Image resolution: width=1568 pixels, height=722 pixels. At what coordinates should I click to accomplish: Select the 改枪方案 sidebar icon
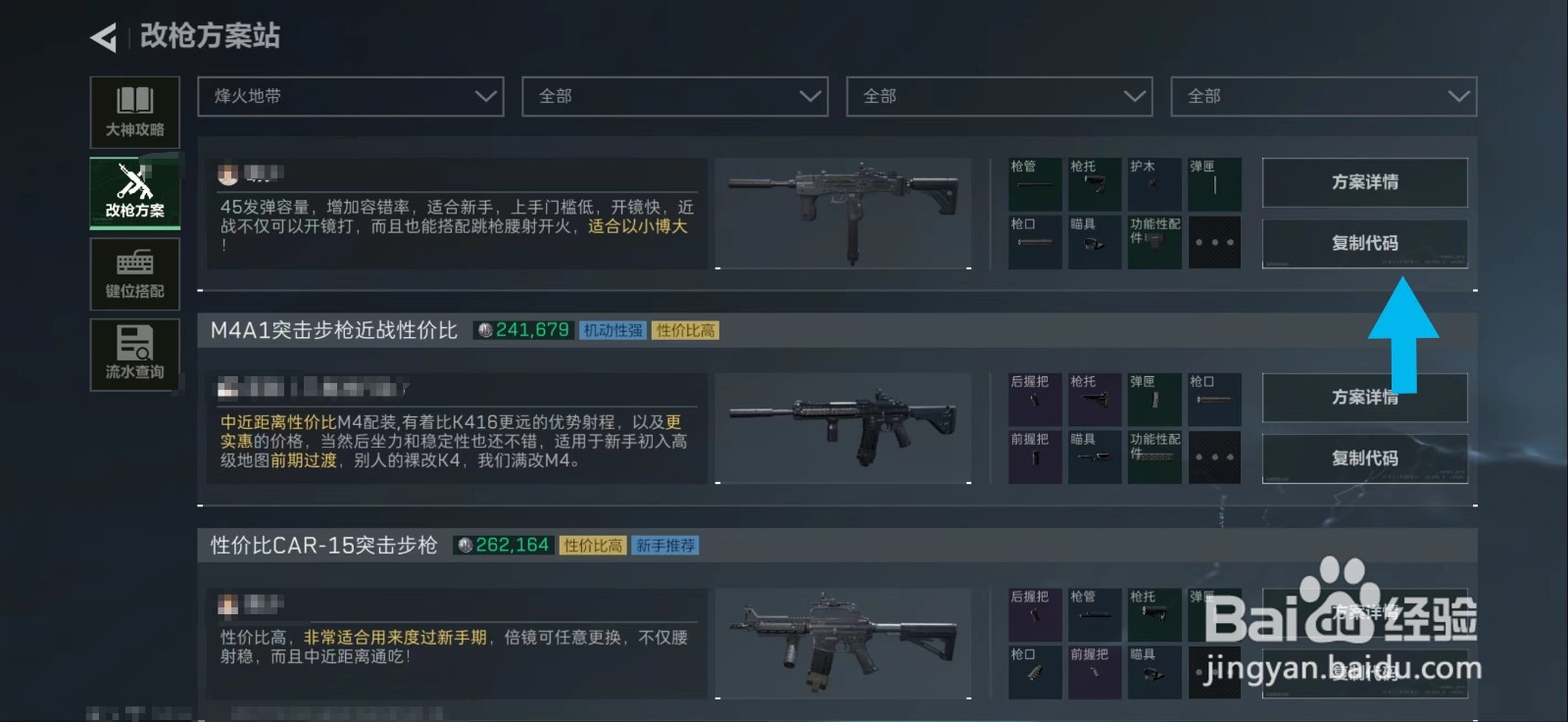[134, 192]
